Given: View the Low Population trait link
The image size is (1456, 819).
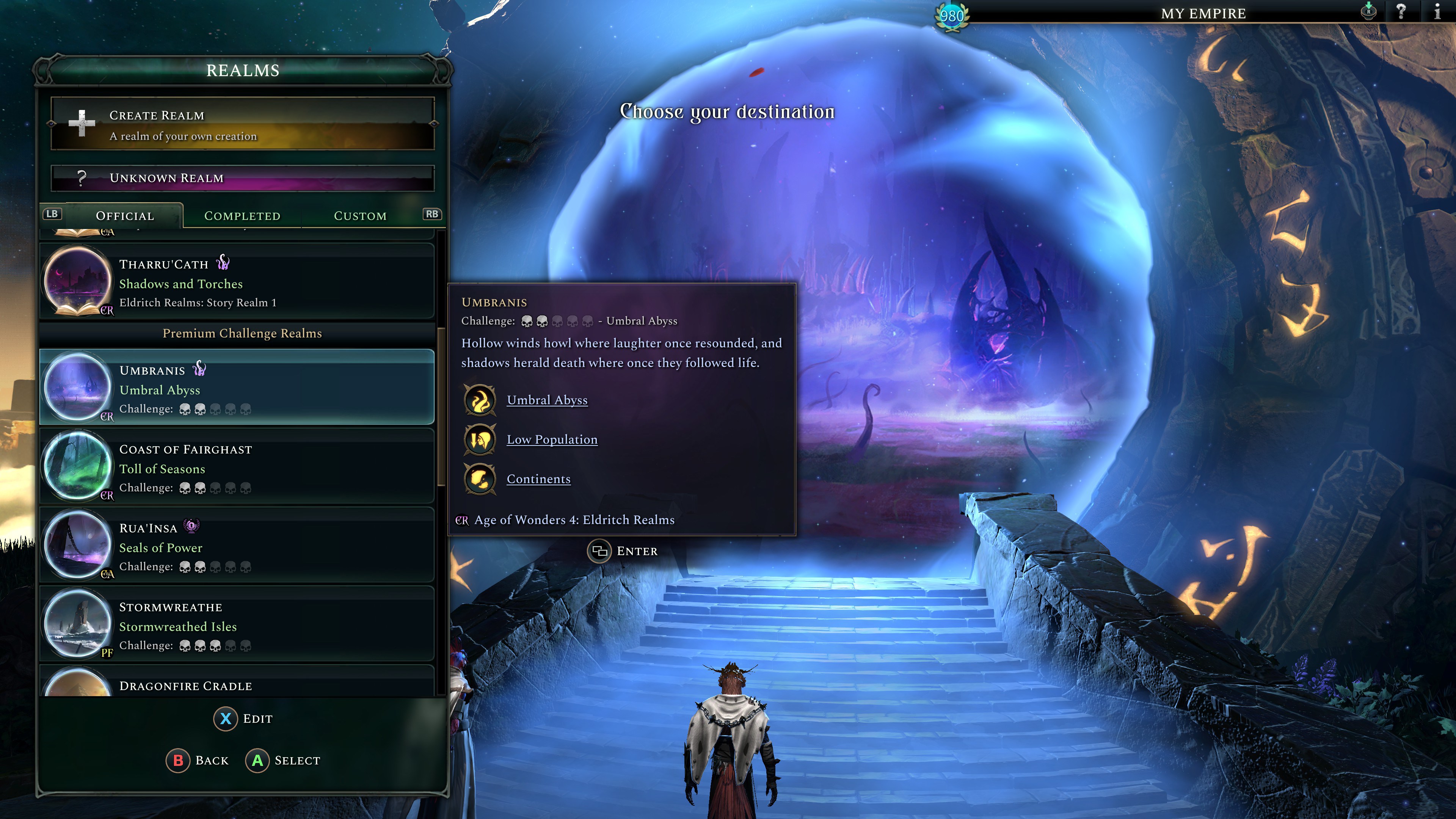Looking at the screenshot, I should coord(552,440).
